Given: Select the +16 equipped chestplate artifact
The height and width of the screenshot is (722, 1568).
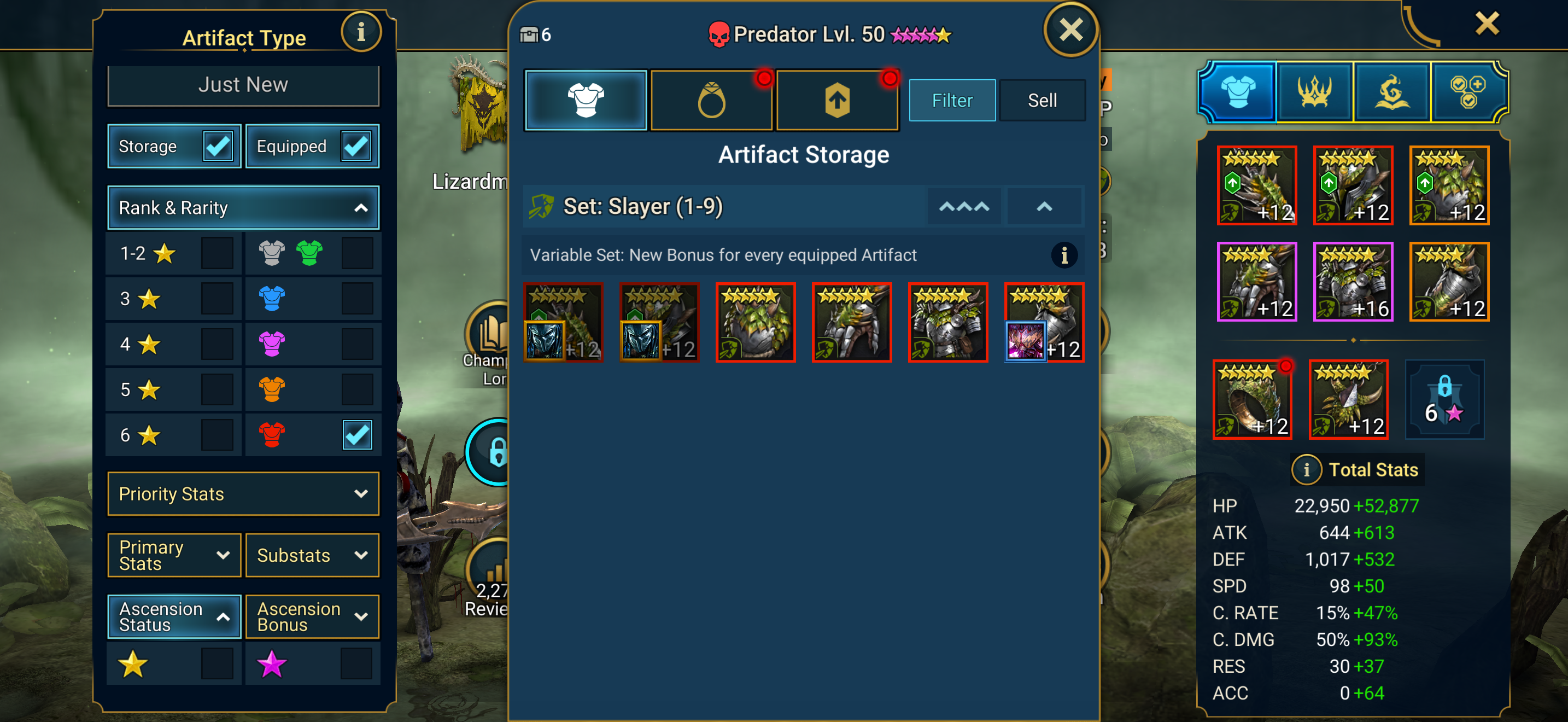Looking at the screenshot, I should [1353, 282].
